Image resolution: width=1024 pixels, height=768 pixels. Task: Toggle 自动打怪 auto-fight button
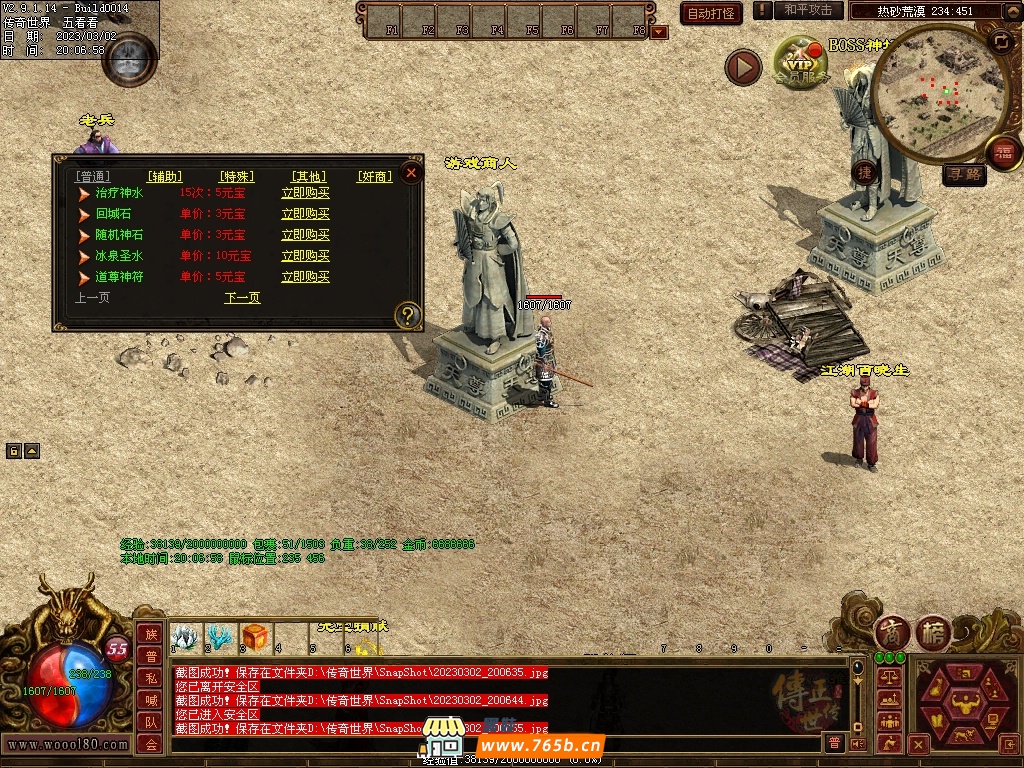pos(711,13)
